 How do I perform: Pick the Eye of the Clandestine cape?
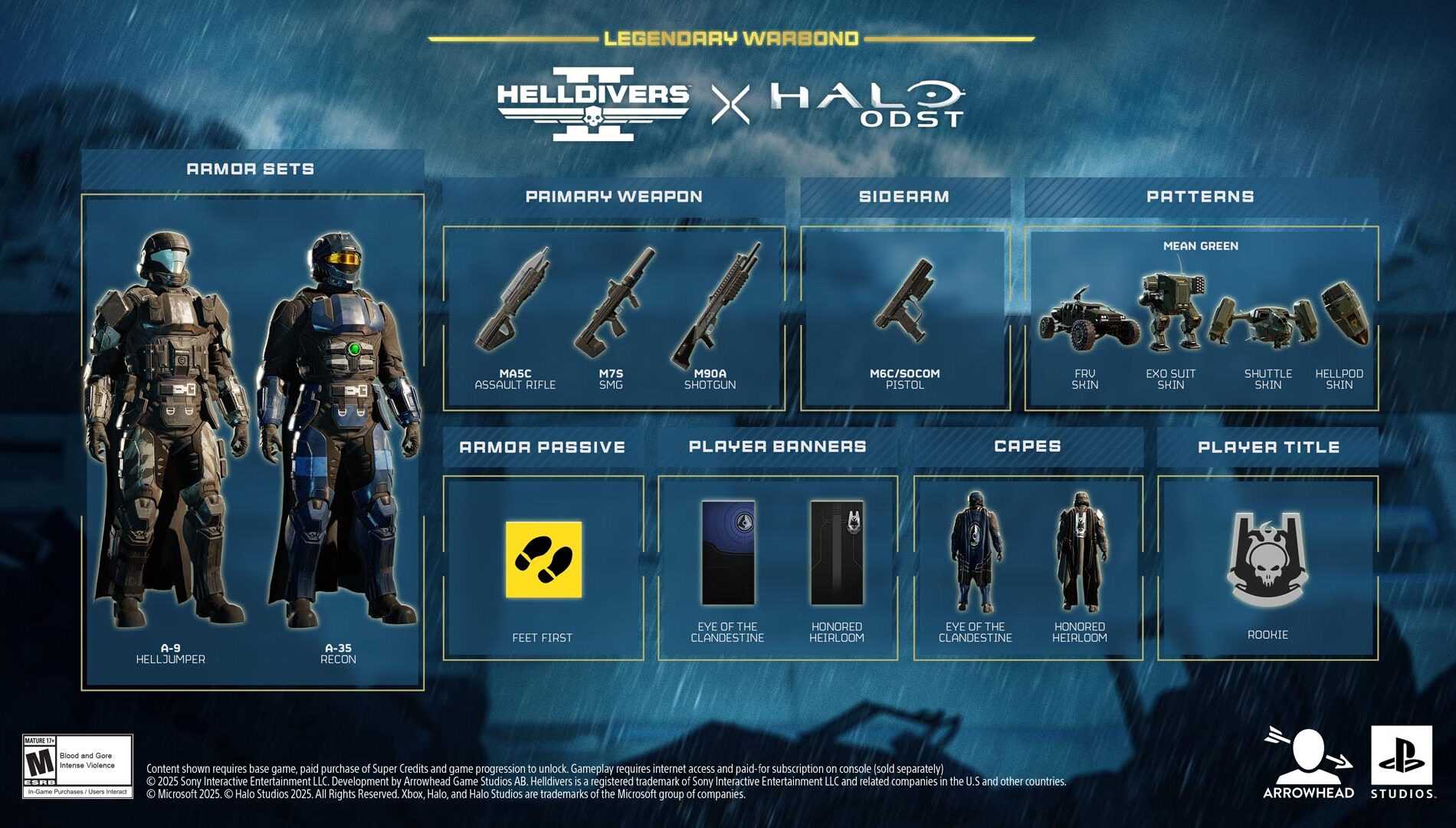976,553
